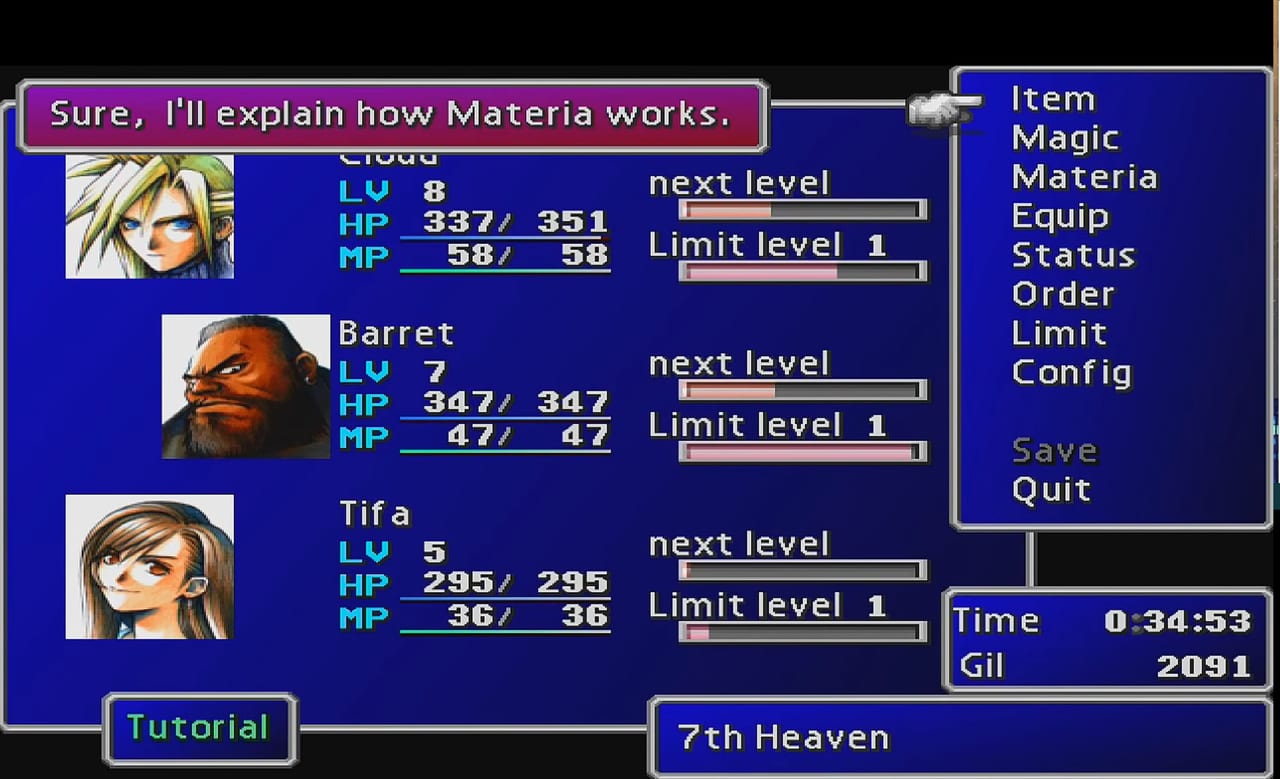This screenshot has height=779, width=1280.
Task: Select the grayed-out Save option
Action: click(x=1054, y=450)
